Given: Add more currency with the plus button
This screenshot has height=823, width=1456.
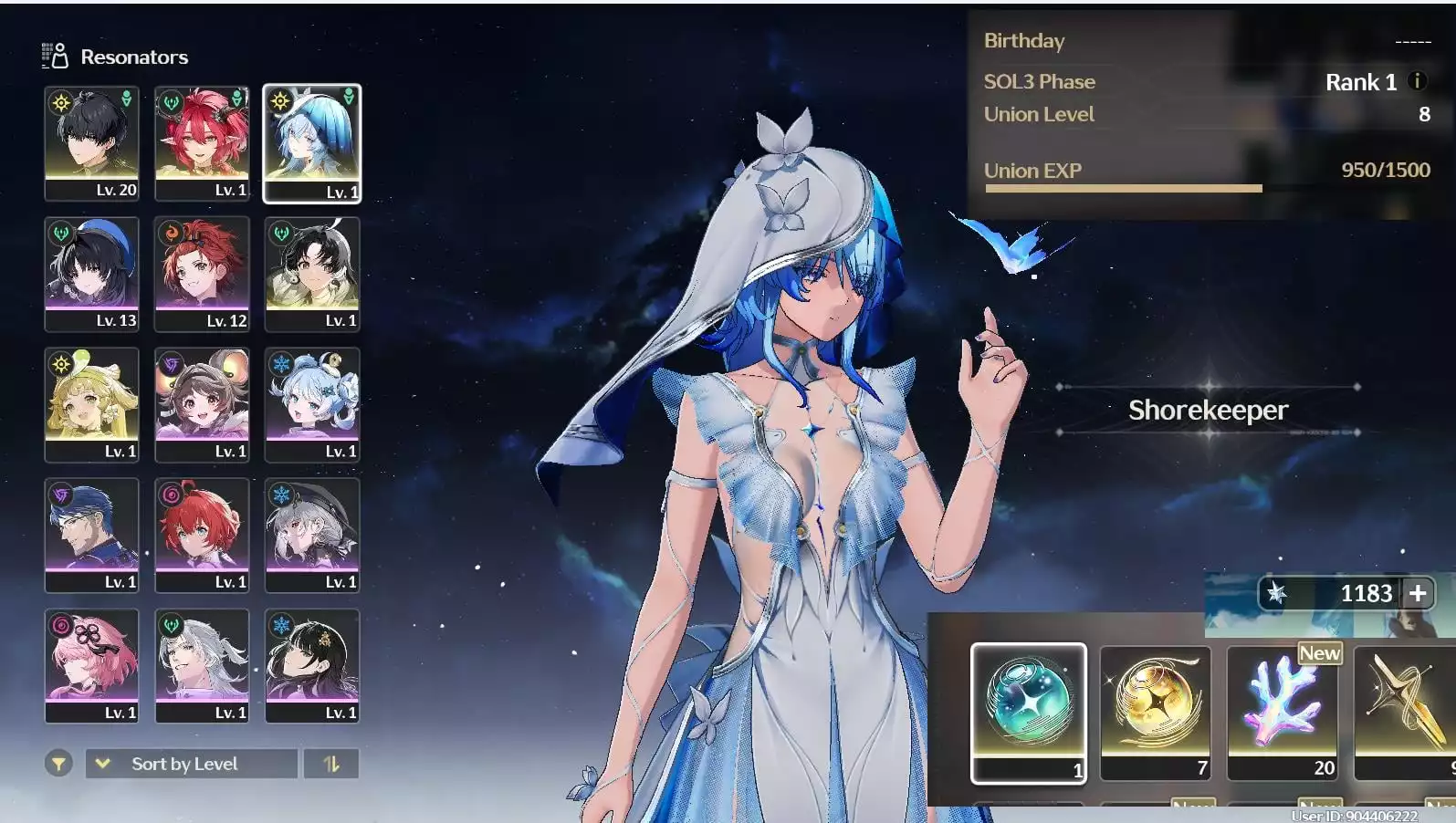Looking at the screenshot, I should [x=1418, y=593].
